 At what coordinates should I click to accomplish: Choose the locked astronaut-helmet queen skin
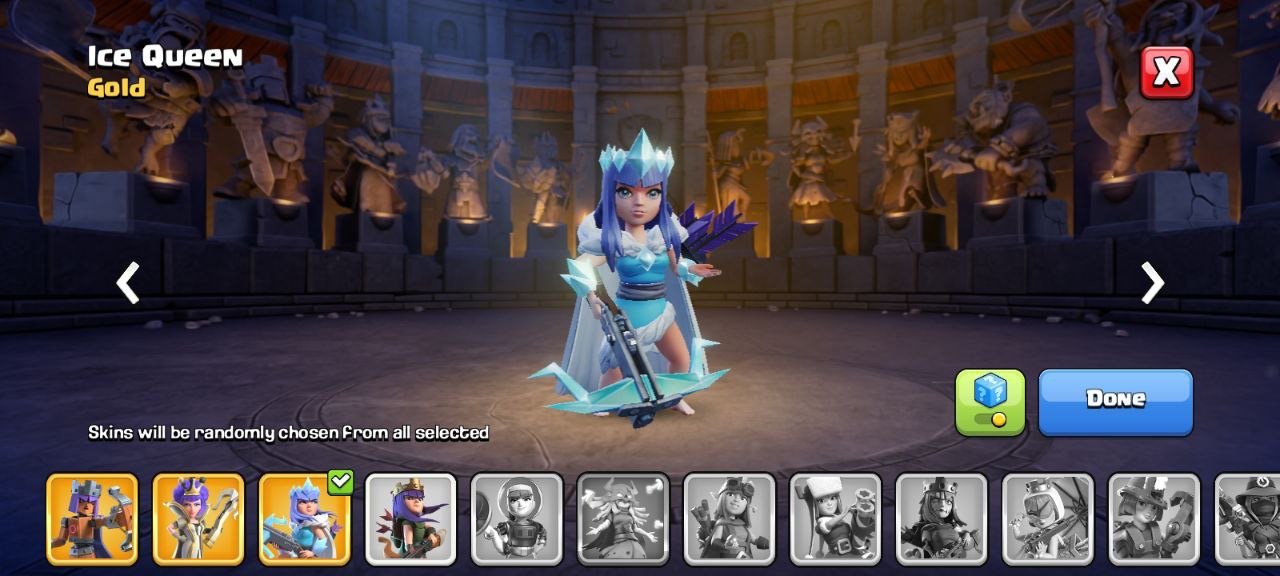pos(516,518)
